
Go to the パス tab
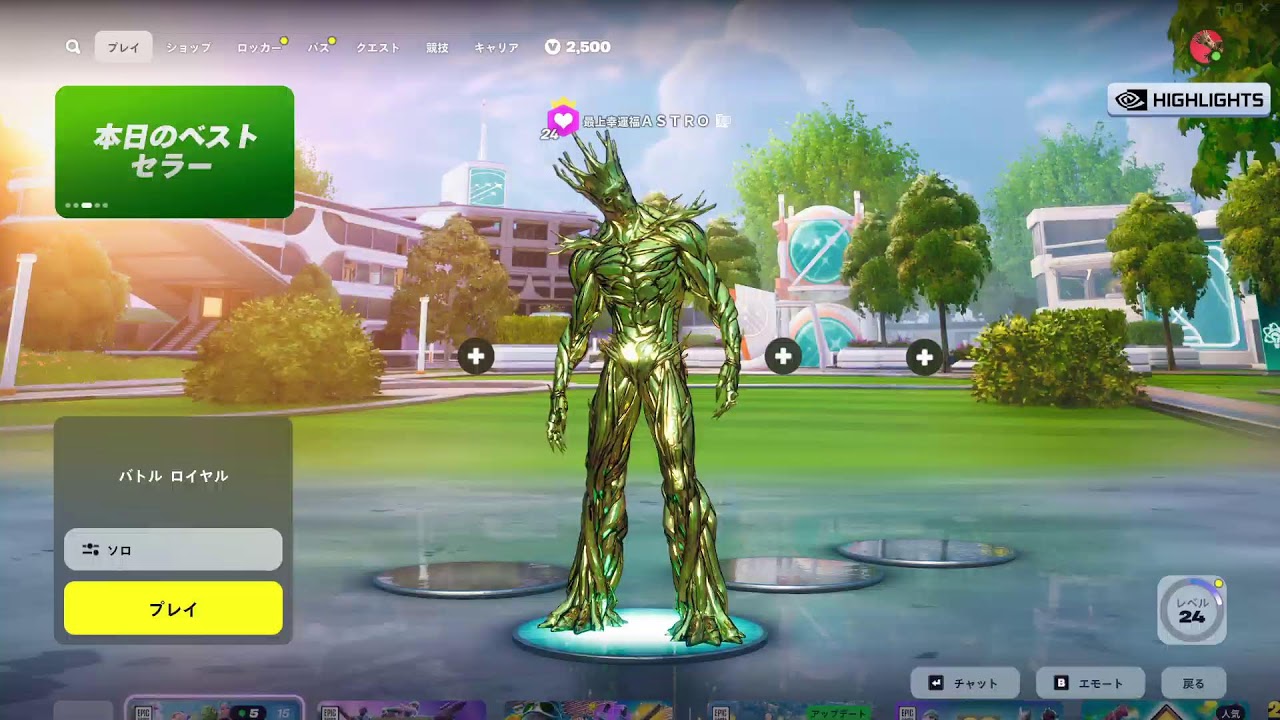tap(318, 47)
